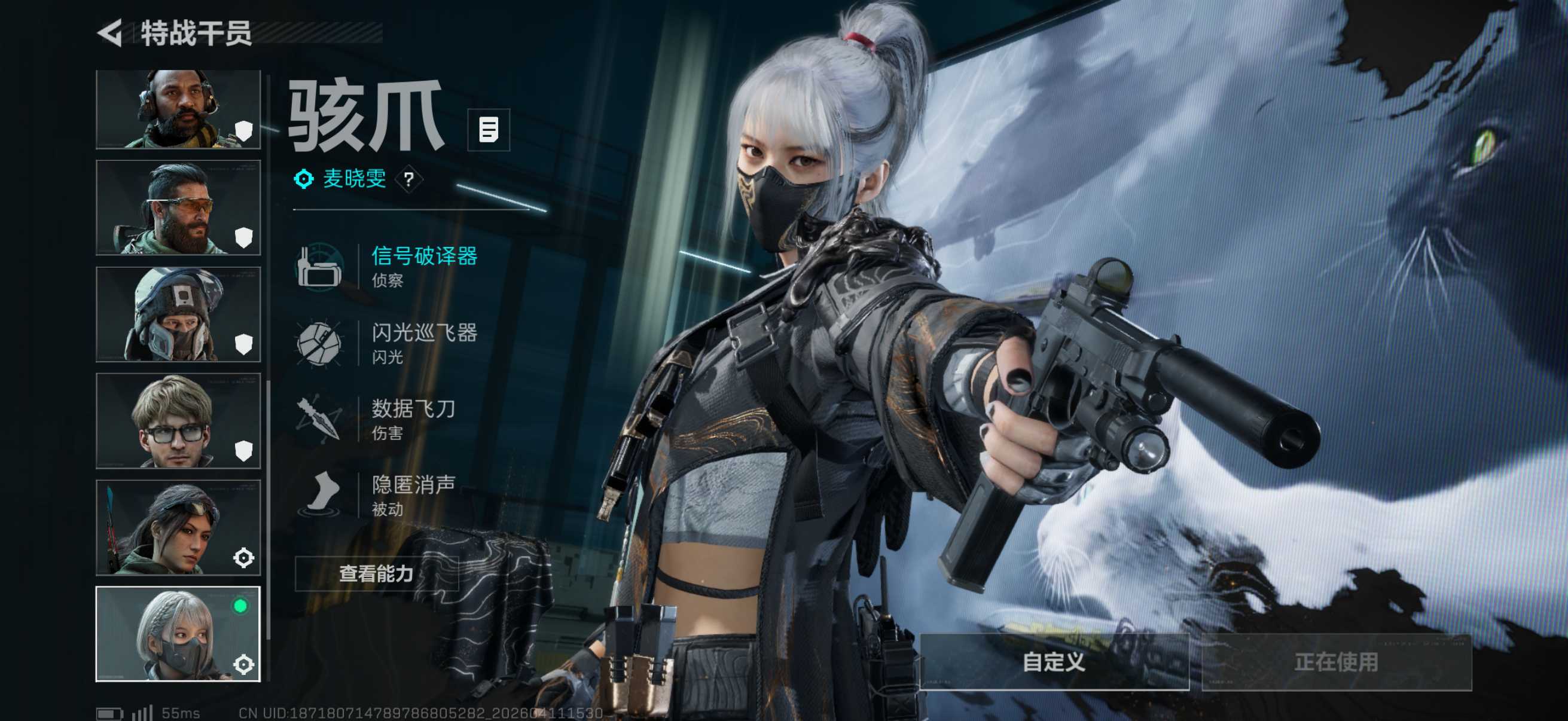Choose the dark-haired female operator with goggles
The width and height of the screenshot is (1568, 721).
(x=178, y=527)
